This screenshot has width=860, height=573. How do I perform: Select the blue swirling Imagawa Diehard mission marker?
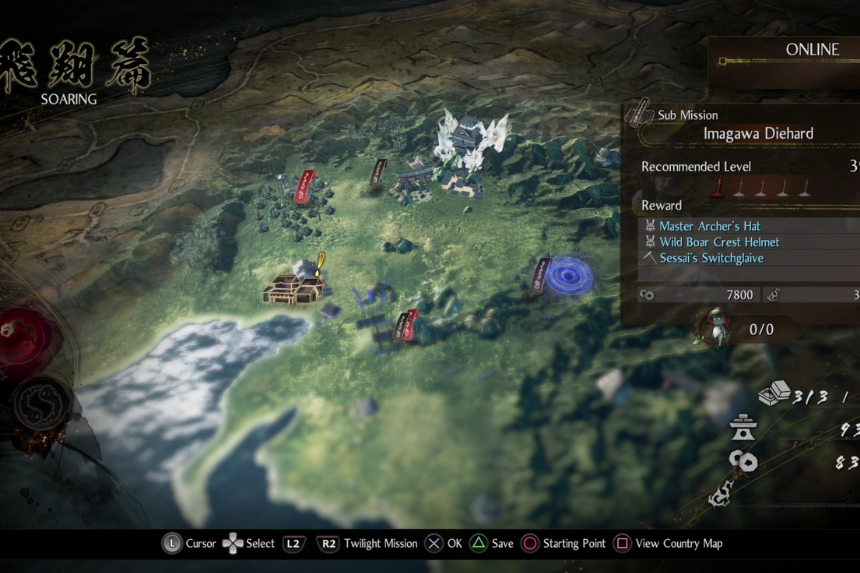570,274
